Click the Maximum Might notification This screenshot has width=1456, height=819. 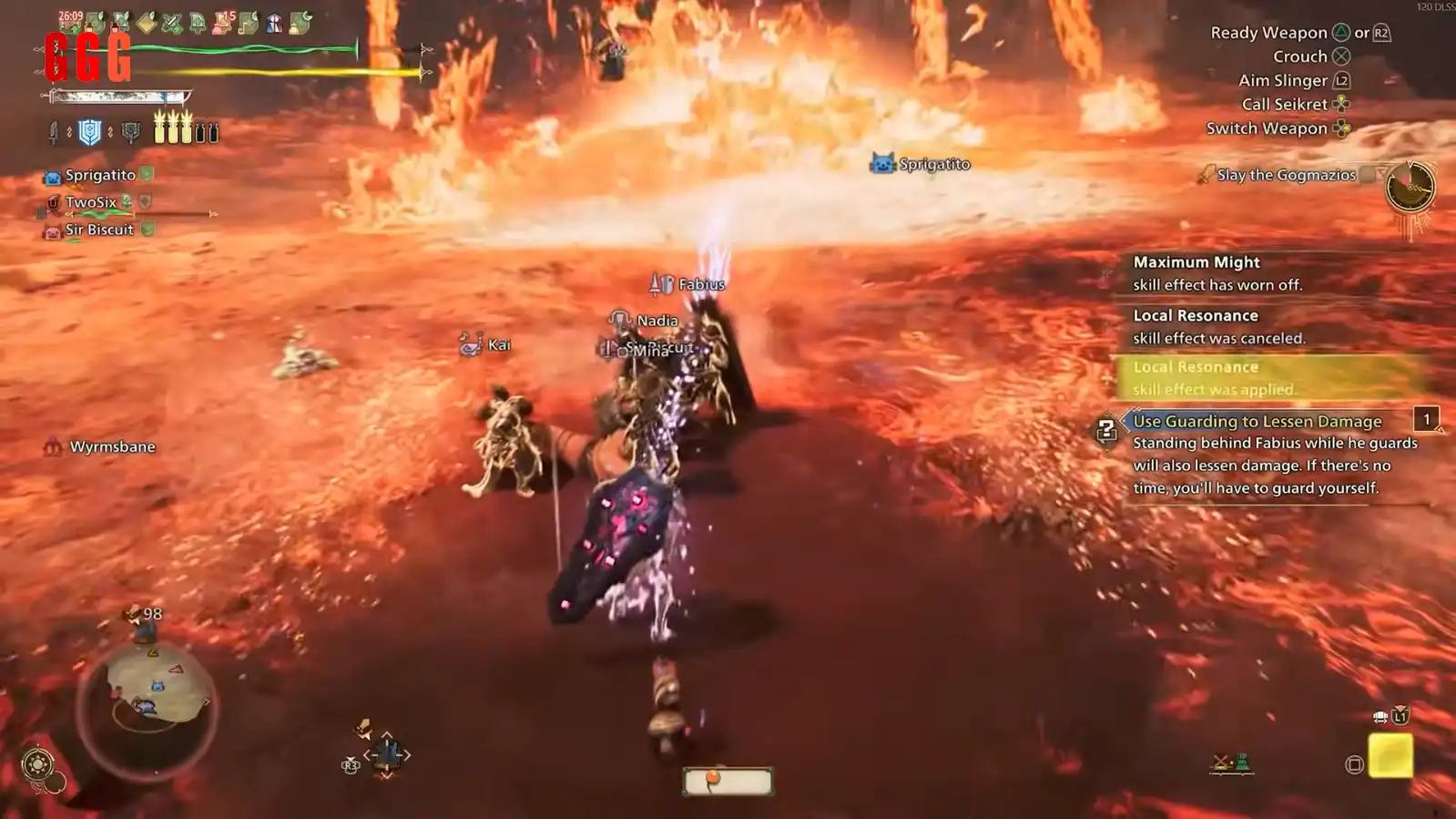(1217, 272)
